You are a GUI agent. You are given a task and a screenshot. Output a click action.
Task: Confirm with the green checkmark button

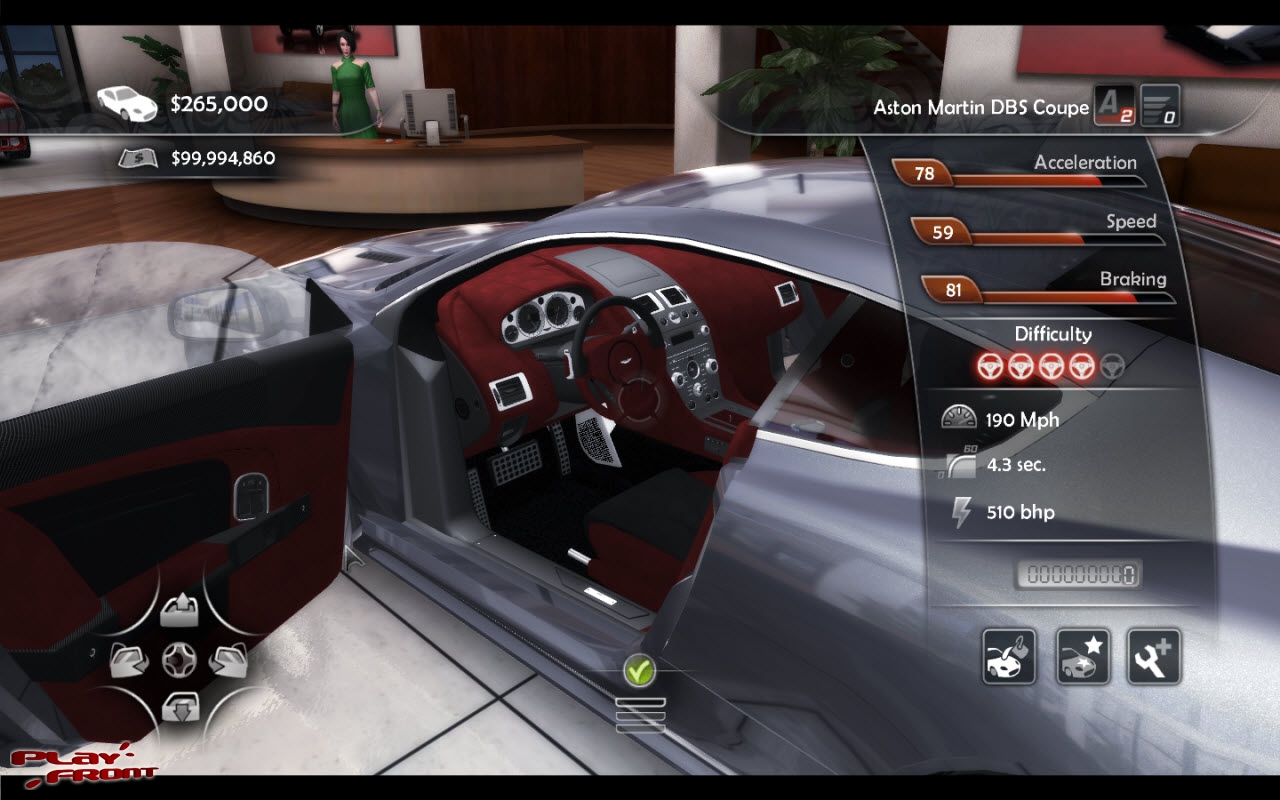[639, 671]
